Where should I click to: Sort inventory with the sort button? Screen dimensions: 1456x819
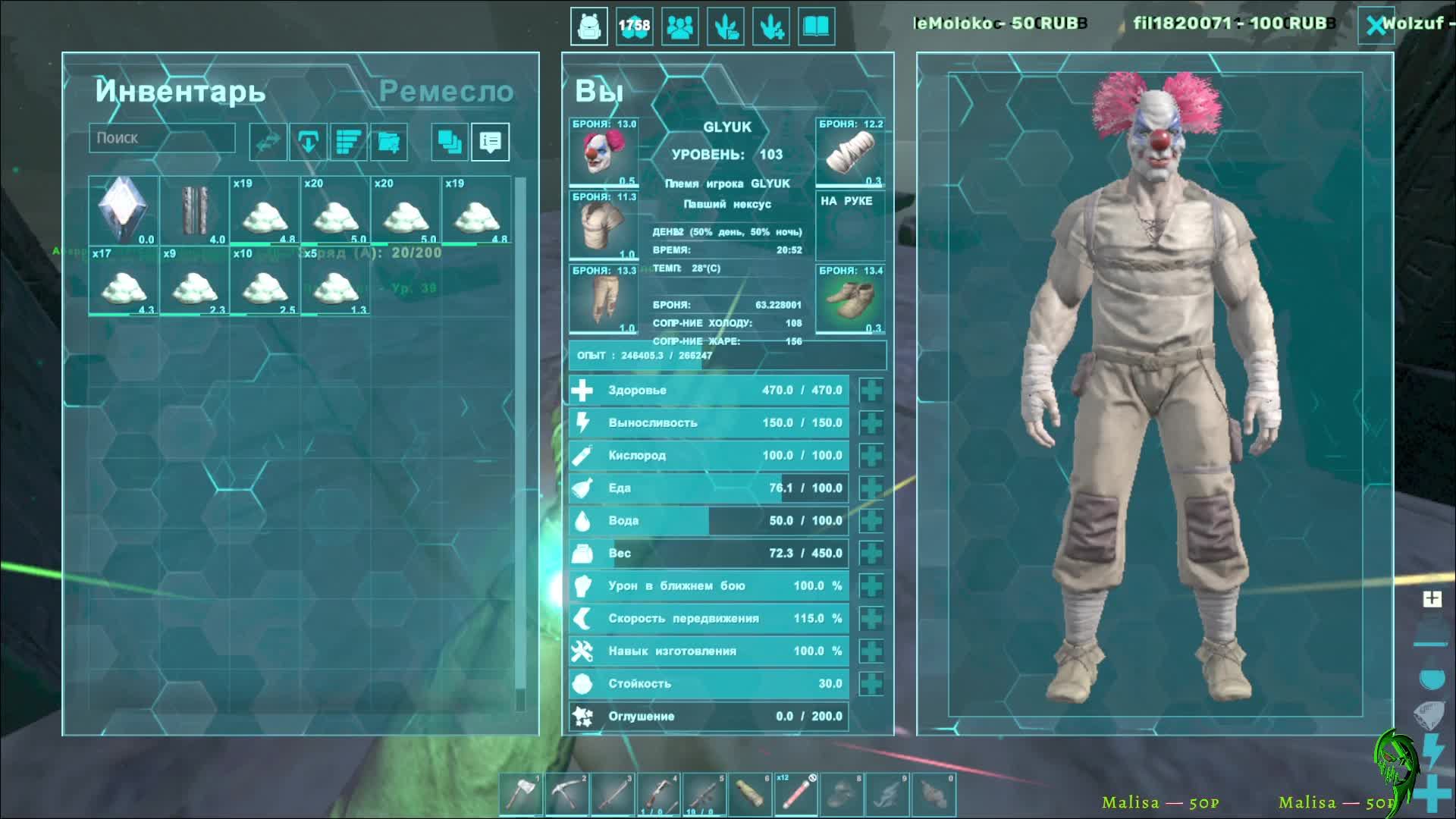[348, 142]
